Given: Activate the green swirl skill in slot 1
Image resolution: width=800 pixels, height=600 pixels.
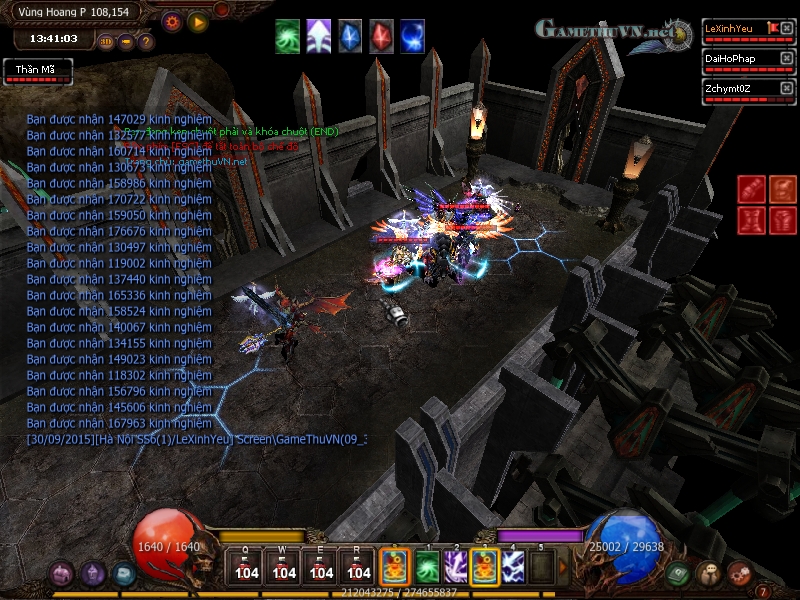Looking at the screenshot, I should point(428,567).
